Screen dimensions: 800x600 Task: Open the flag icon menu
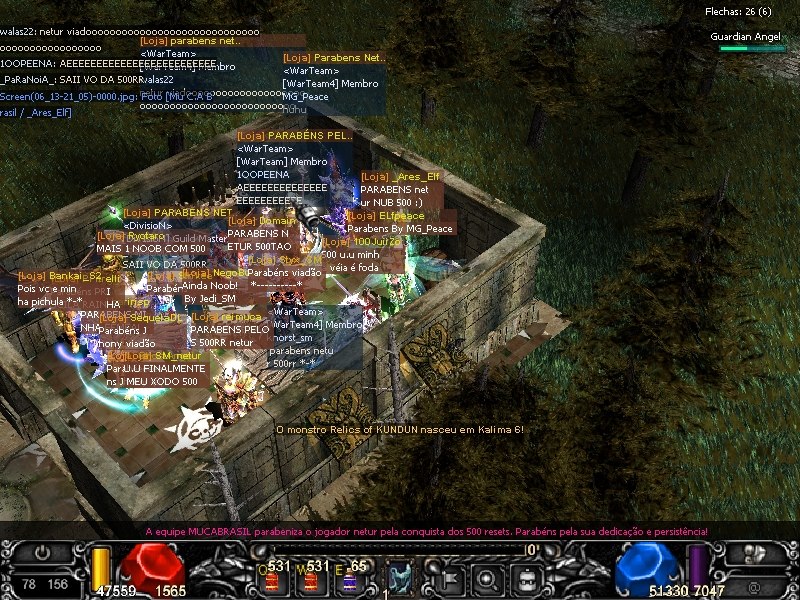449,577
